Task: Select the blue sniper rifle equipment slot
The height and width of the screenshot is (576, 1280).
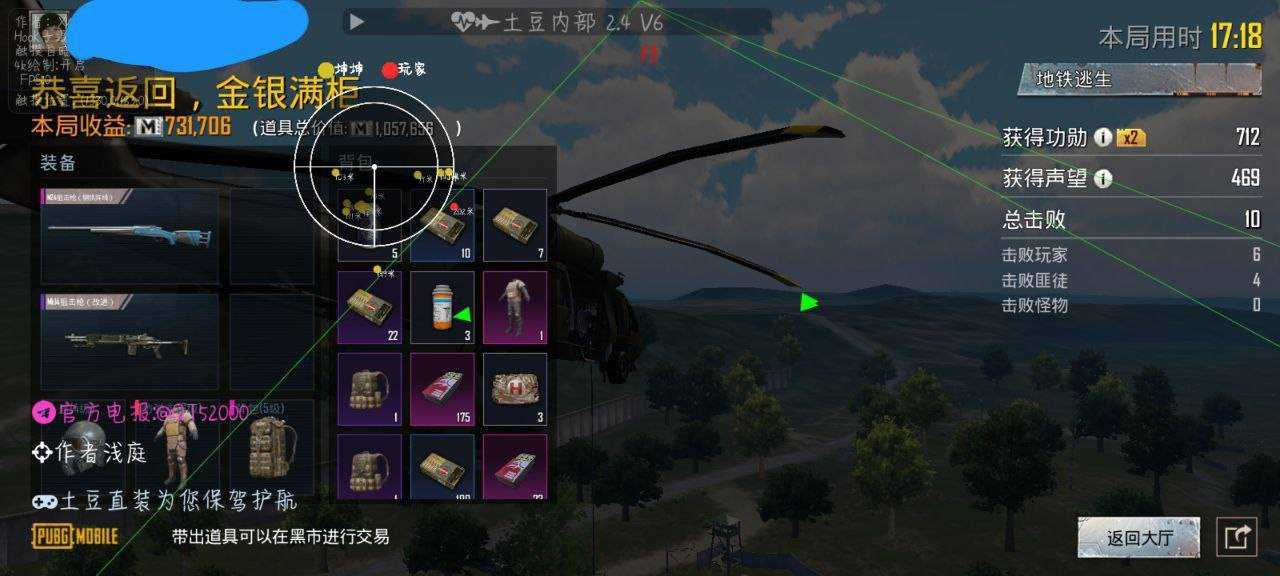Action: coord(129,236)
